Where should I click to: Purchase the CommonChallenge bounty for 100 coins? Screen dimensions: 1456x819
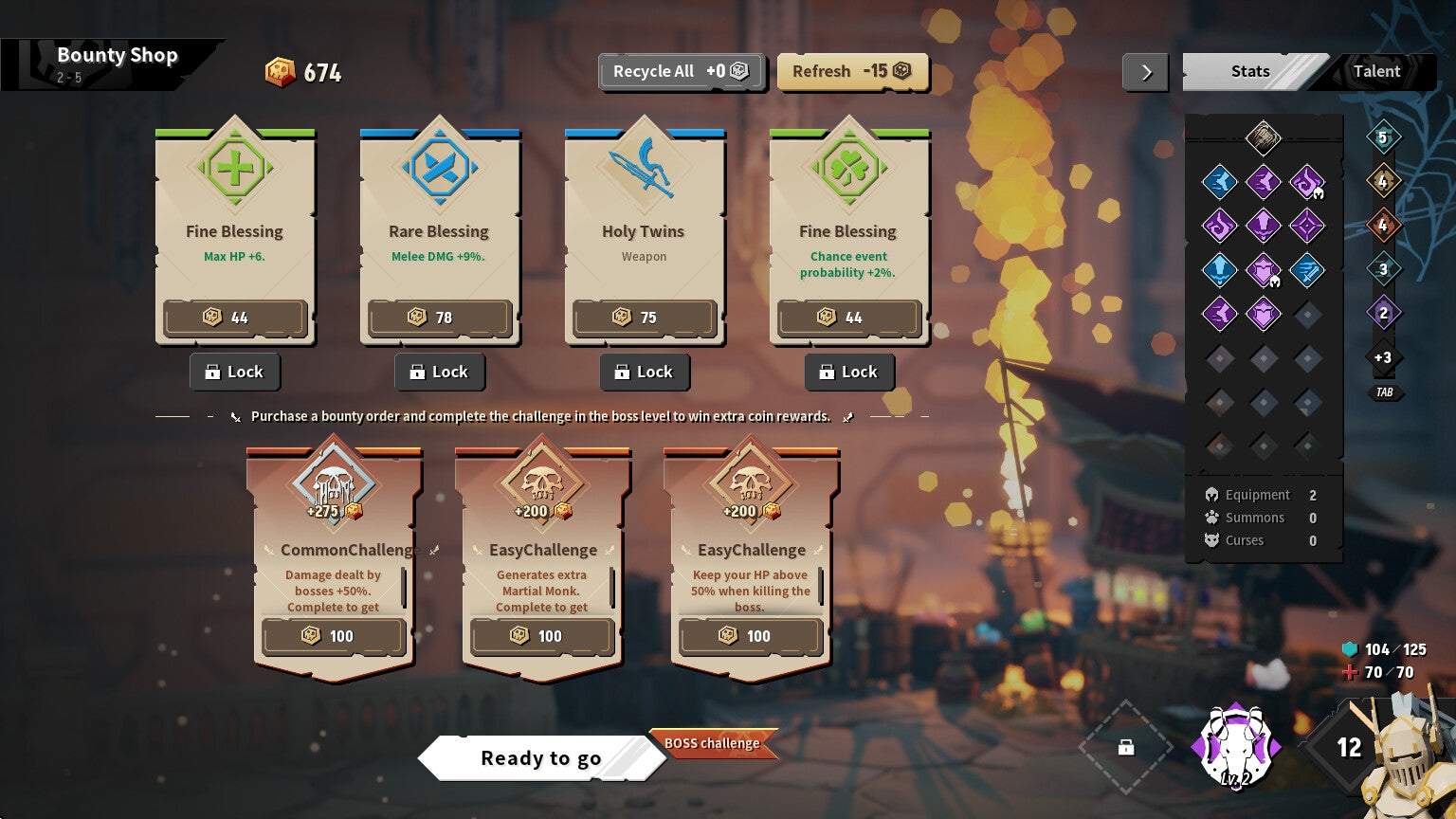[334, 636]
